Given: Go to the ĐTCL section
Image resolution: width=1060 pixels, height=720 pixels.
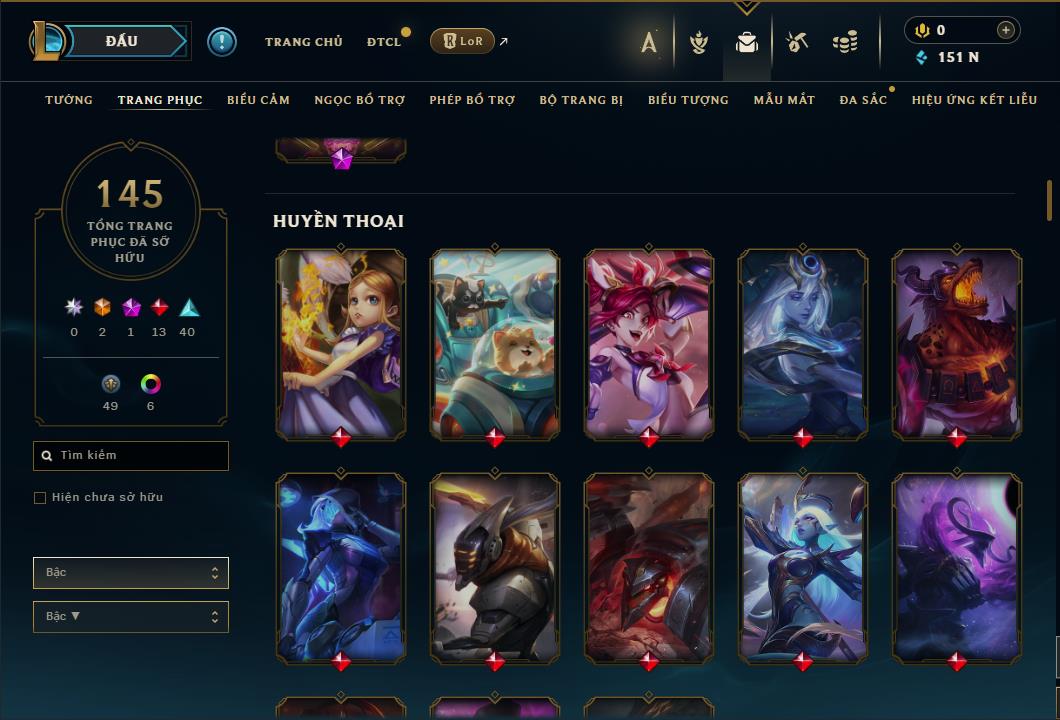Looking at the screenshot, I should (383, 42).
